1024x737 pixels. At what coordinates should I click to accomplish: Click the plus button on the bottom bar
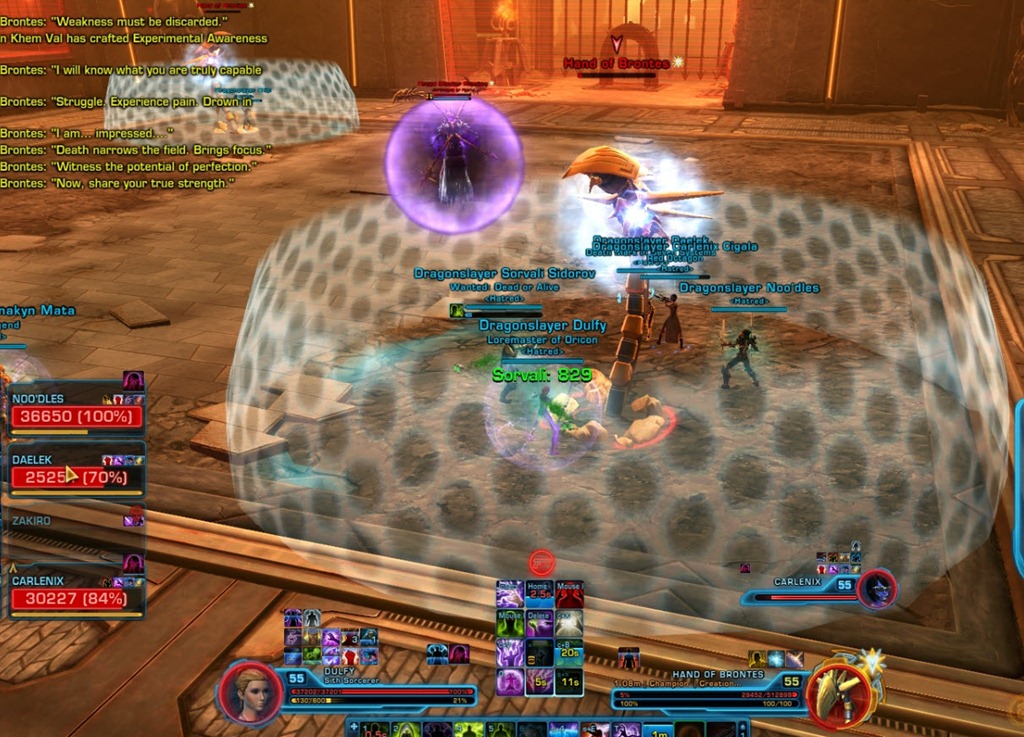[353, 728]
